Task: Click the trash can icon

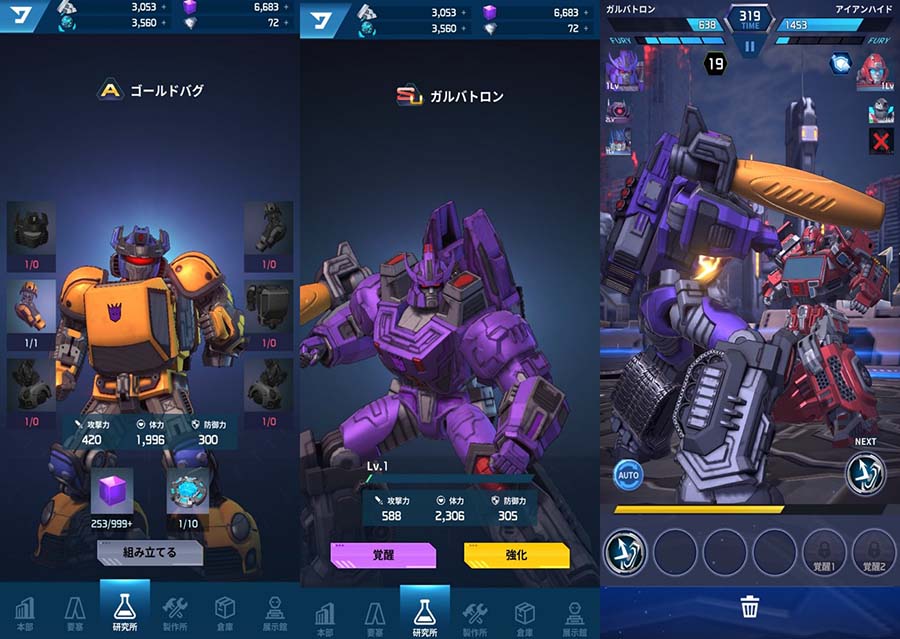Action: pos(750,606)
